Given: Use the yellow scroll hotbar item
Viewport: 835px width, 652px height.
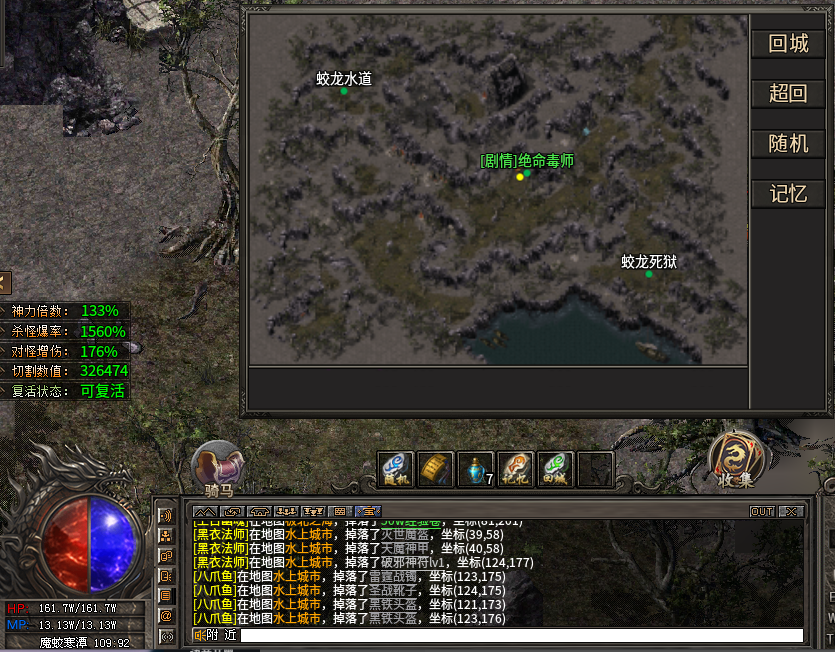Looking at the screenshot, I should [435, 469].
